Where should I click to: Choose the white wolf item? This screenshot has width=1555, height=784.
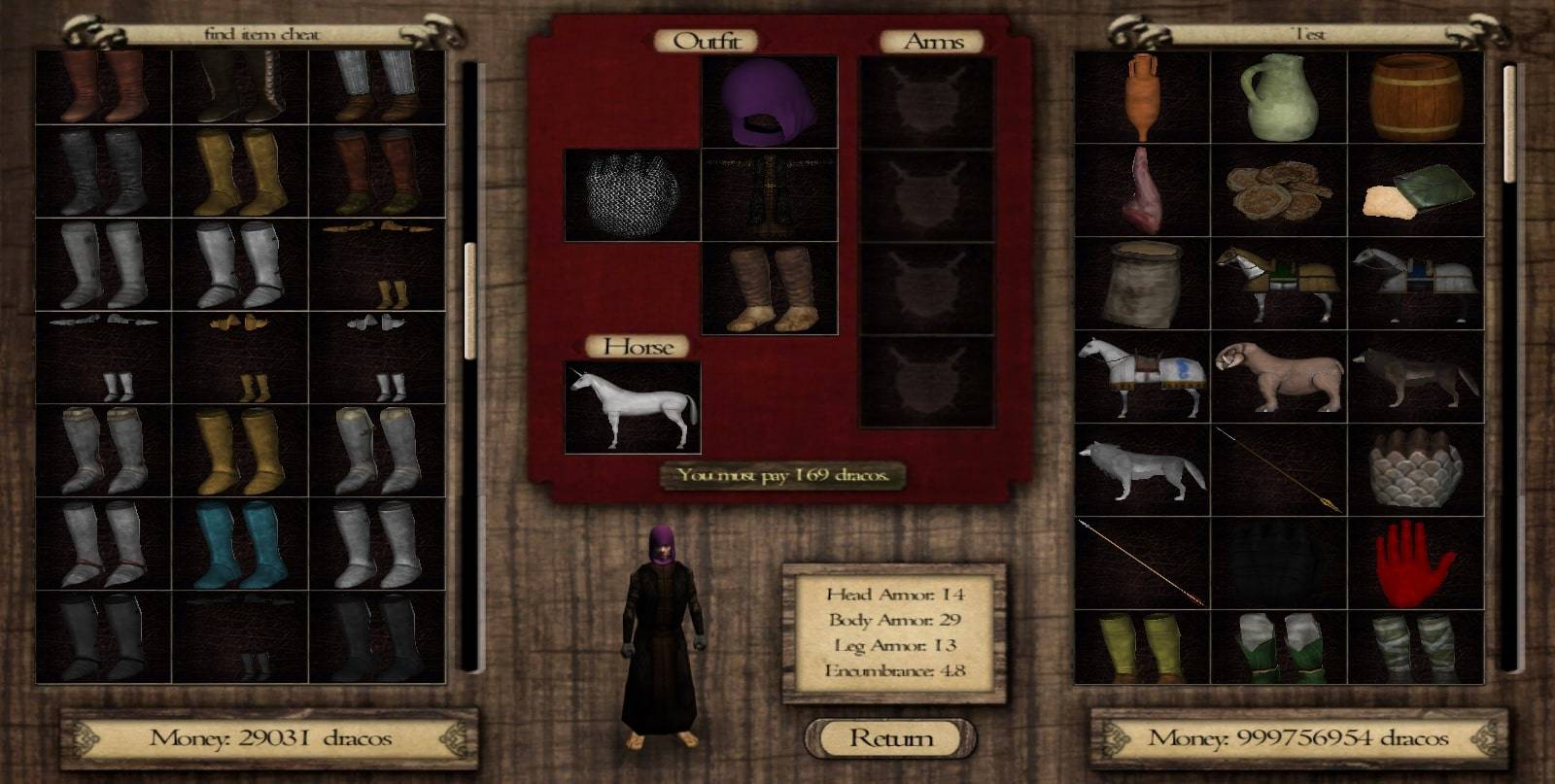[x=1142, y=470]
